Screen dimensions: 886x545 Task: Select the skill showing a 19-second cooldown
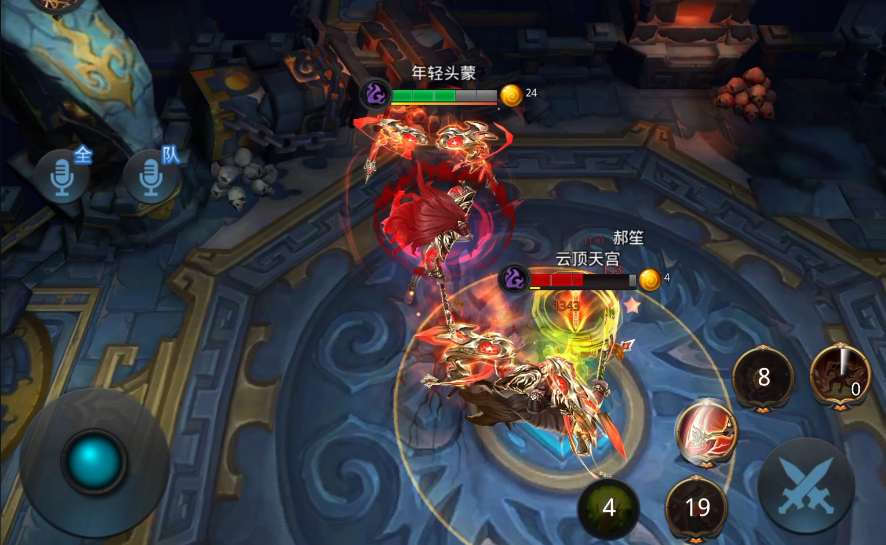pyautogui.click(x=696, y=507)
